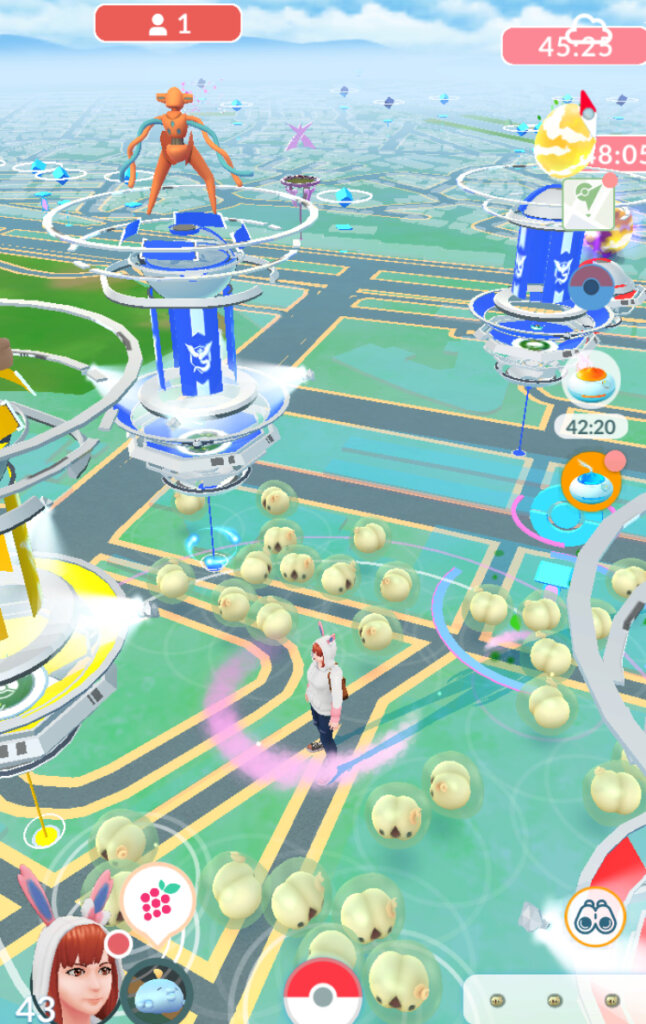The height and width of the screenshot is (1024, 646).
Task: Show the cloudy weather info icon
Action: (589, 27)
